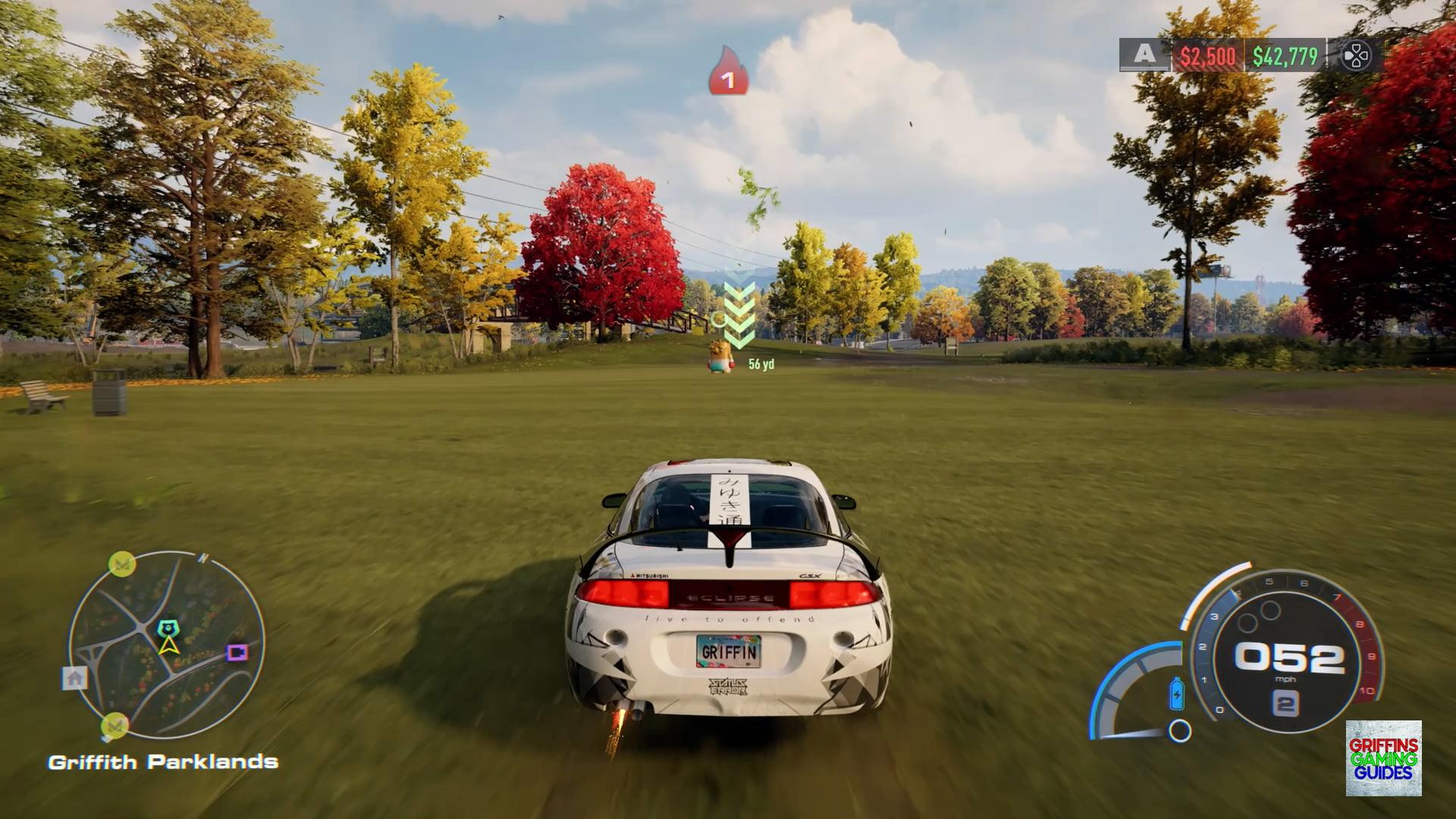Viewport: 1456px width, 819px height.
Task: Click the purple camera marker on minimap
Action: tap(237, 652)
